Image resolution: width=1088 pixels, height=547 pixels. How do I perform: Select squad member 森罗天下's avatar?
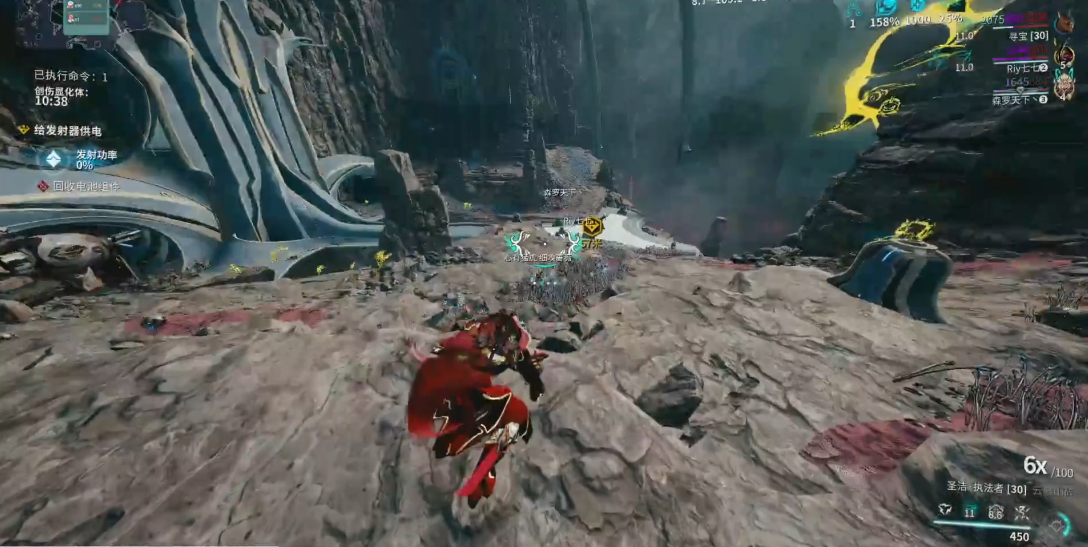(x=1065, y=88)
